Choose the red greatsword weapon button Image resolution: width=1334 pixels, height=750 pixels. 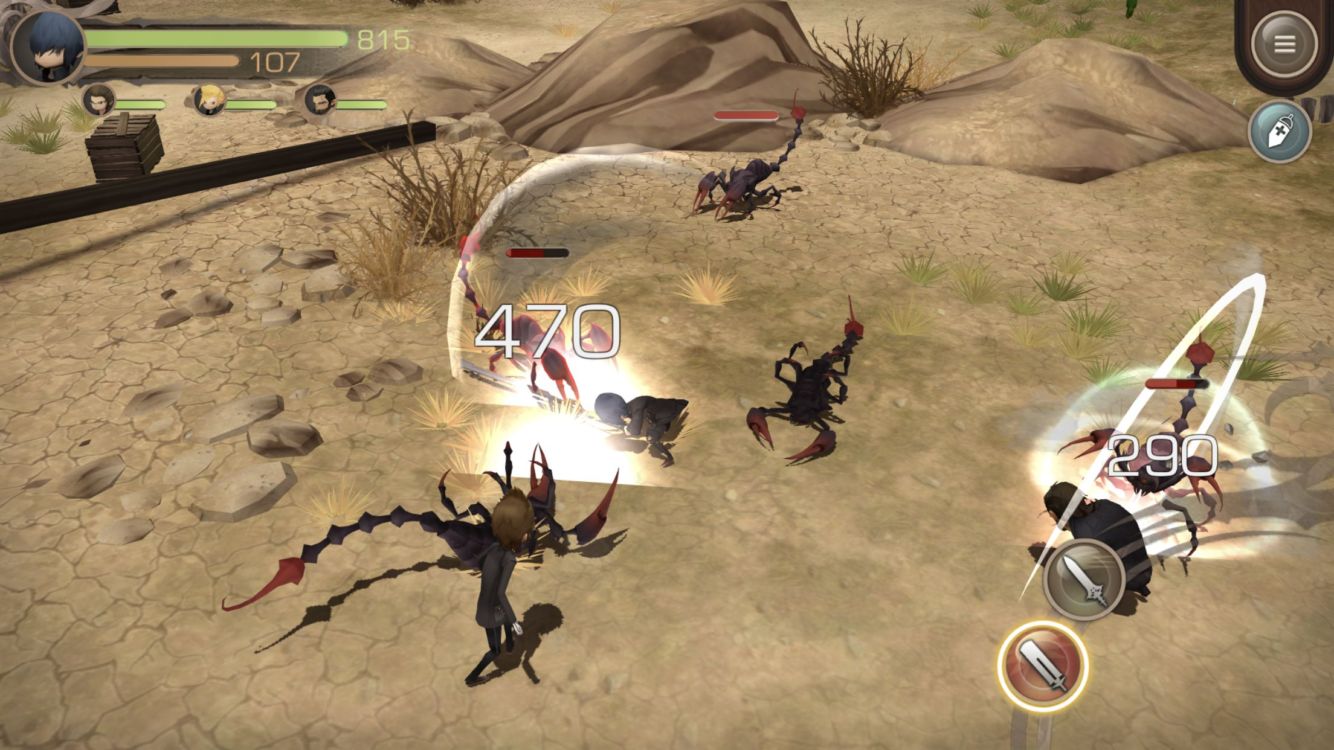click(x=1042, y=666)
